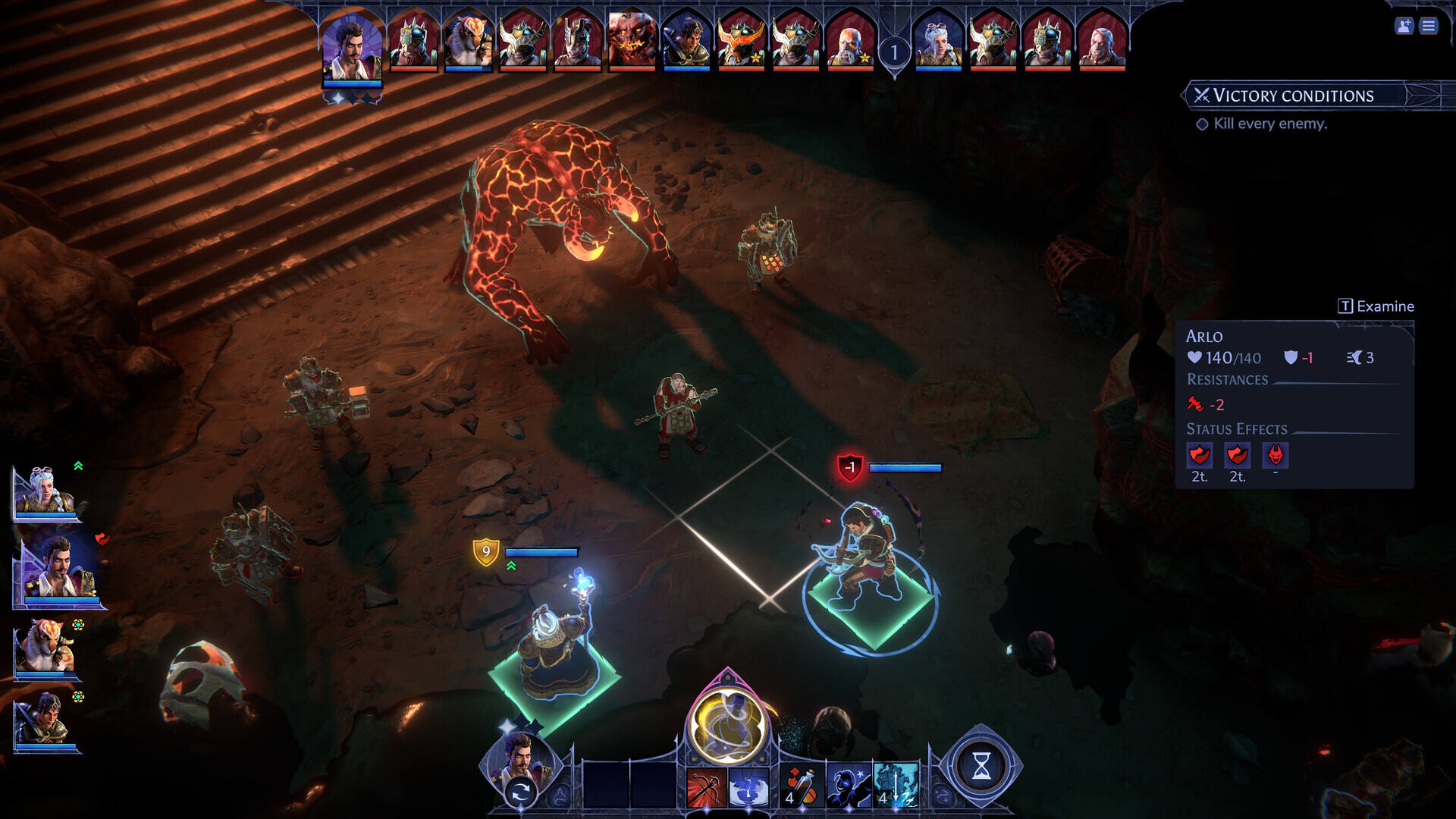Activate the red crossbow attack ability
Image resolution: width=1456 pixels, height=819 pixels.
click(x=706, y=787)
